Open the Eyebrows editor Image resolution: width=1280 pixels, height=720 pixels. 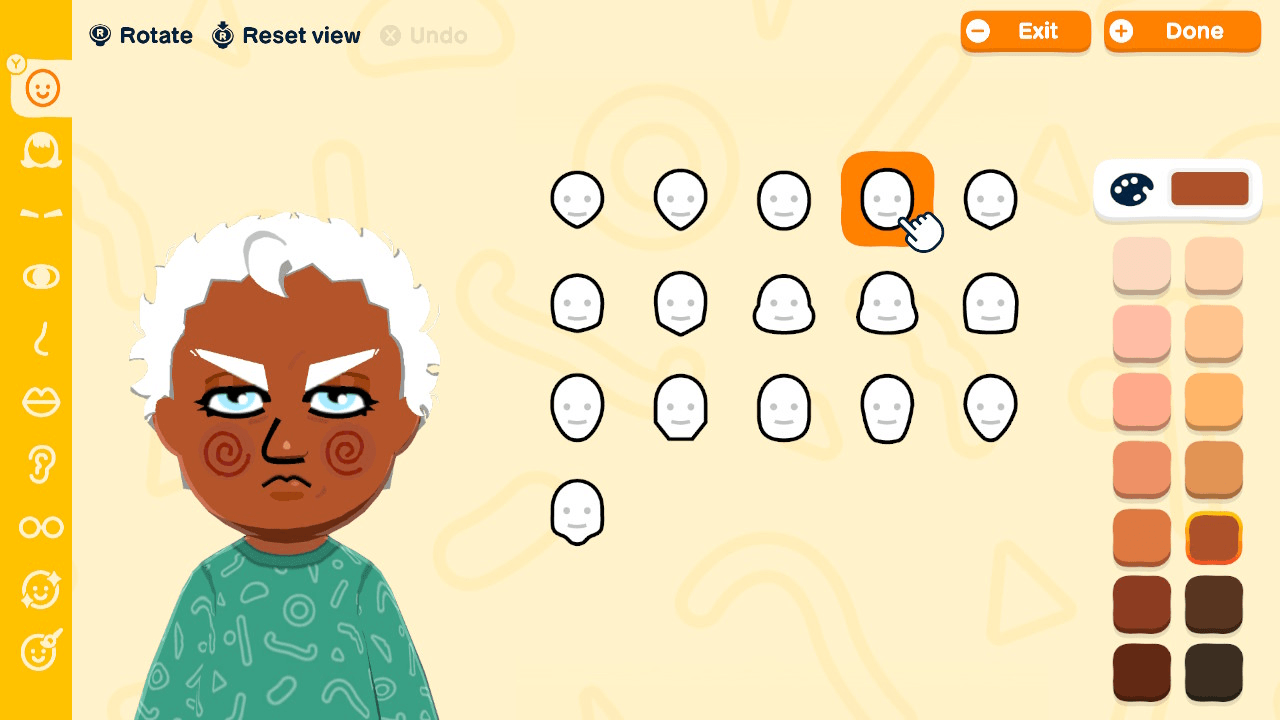coord(40,213)
